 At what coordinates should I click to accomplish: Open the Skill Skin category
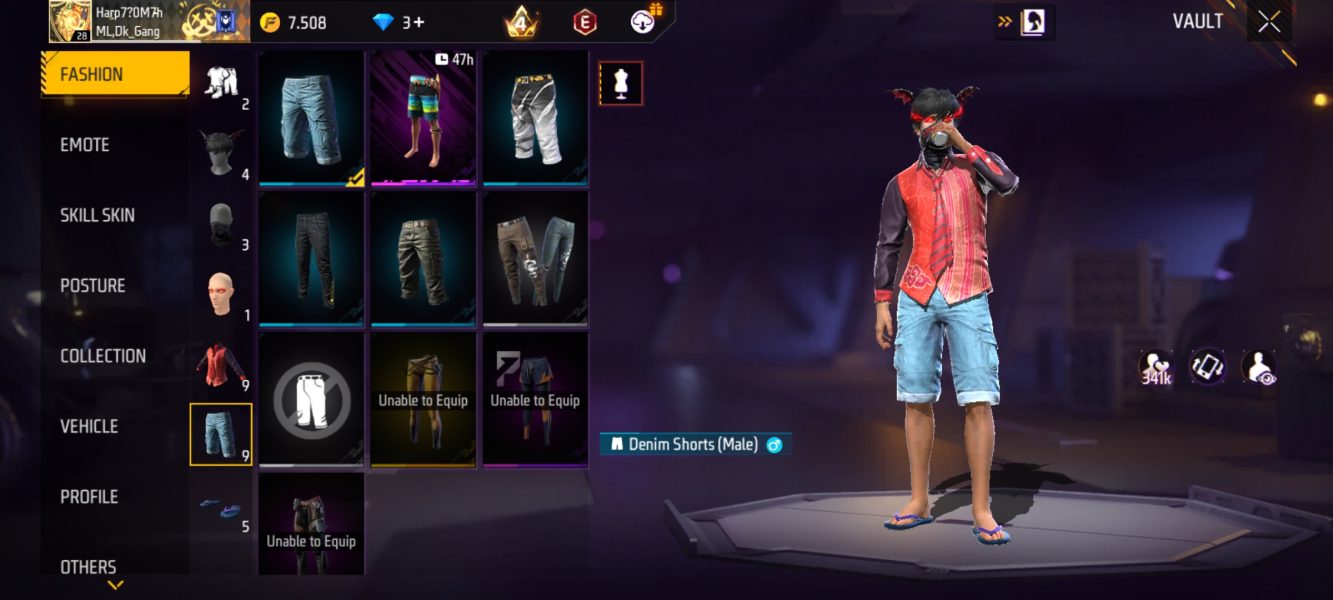pyautogui.click(x=97, y=215)
